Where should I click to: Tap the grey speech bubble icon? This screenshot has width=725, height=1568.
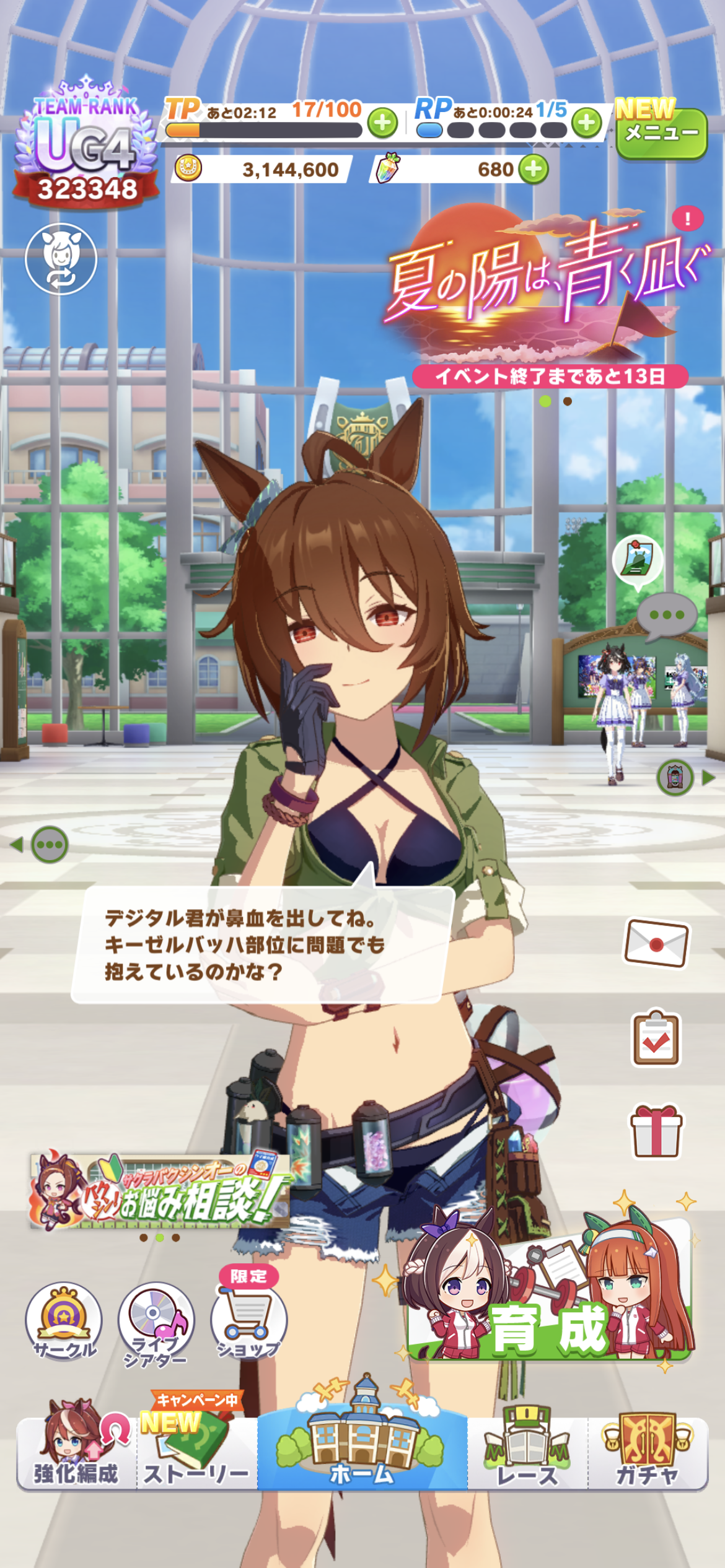[x=667, y=616]
